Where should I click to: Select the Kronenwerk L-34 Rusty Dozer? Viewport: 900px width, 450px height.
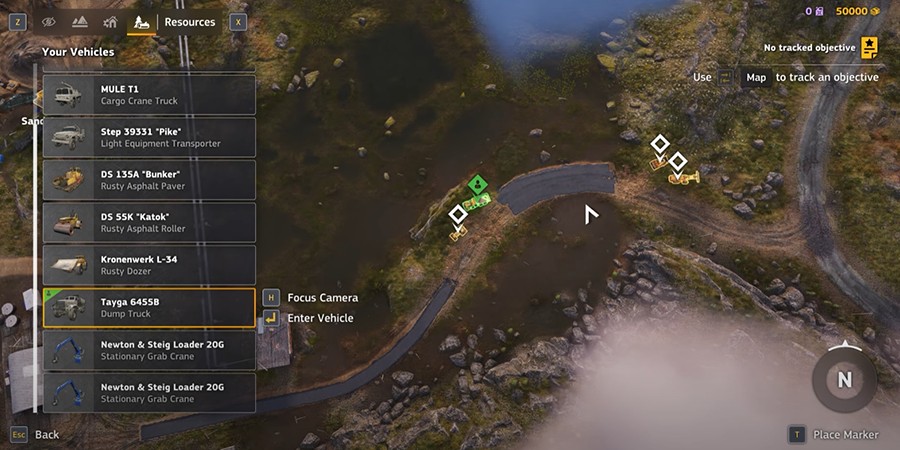point(149,265)
